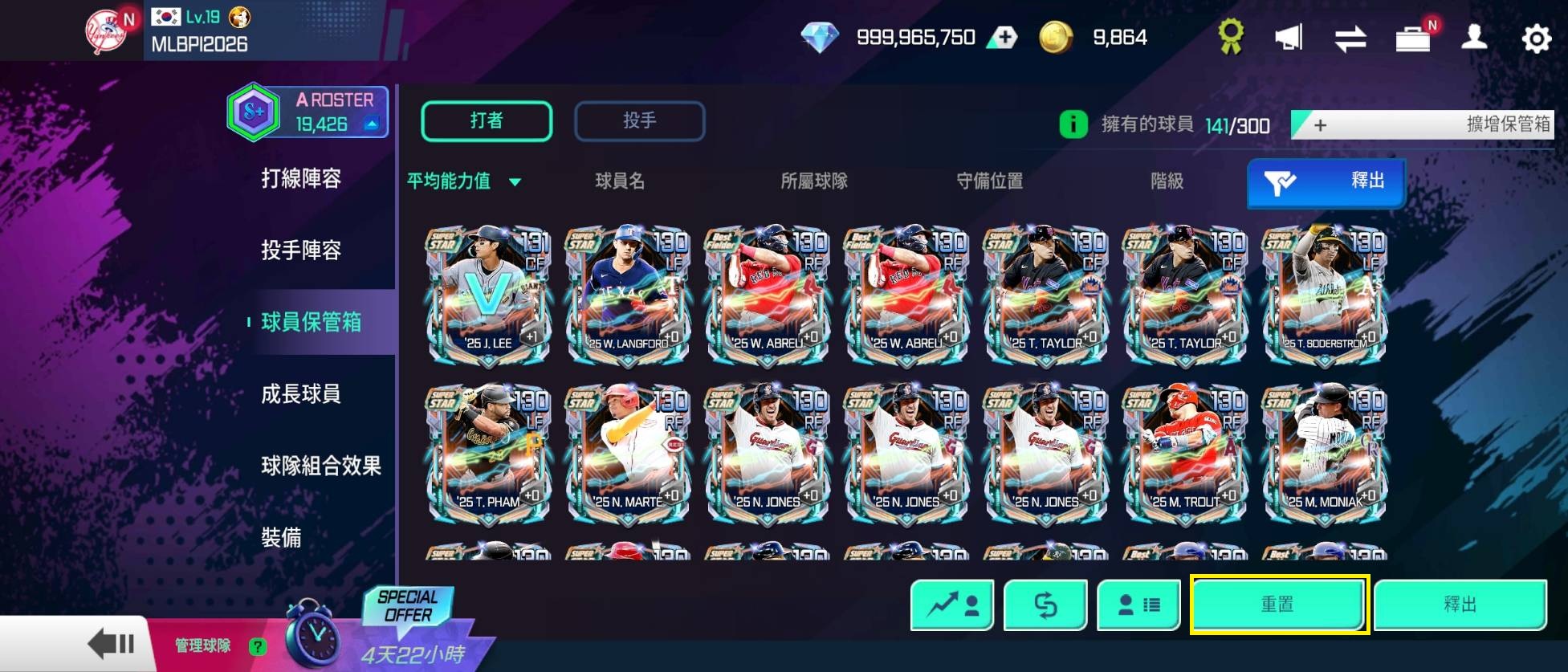
Task: Open the 投手陣容 pitching staff menu
Action: tap(301, 250)
